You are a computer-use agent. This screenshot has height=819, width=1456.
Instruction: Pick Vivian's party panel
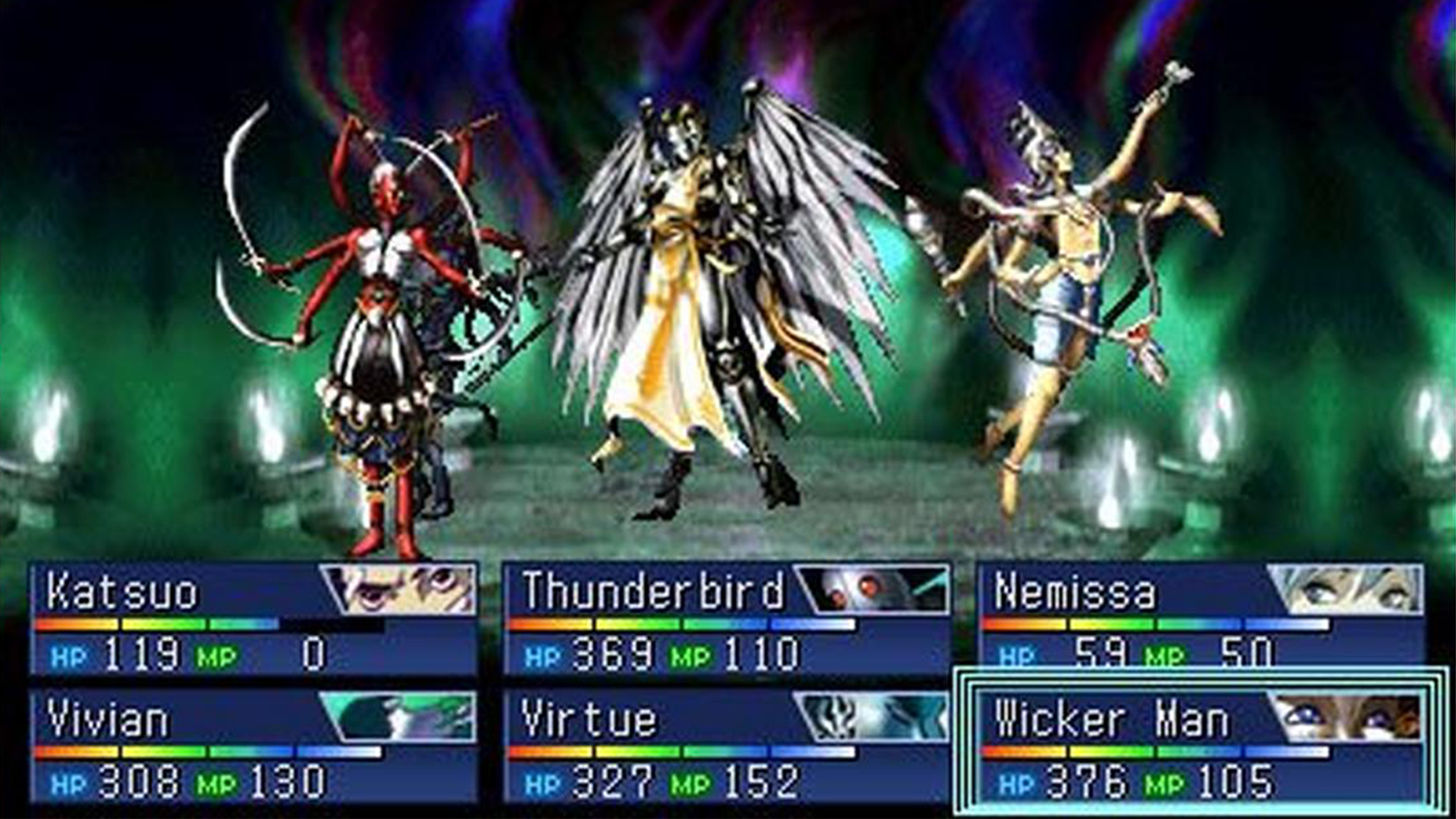[x=254, y=746]
